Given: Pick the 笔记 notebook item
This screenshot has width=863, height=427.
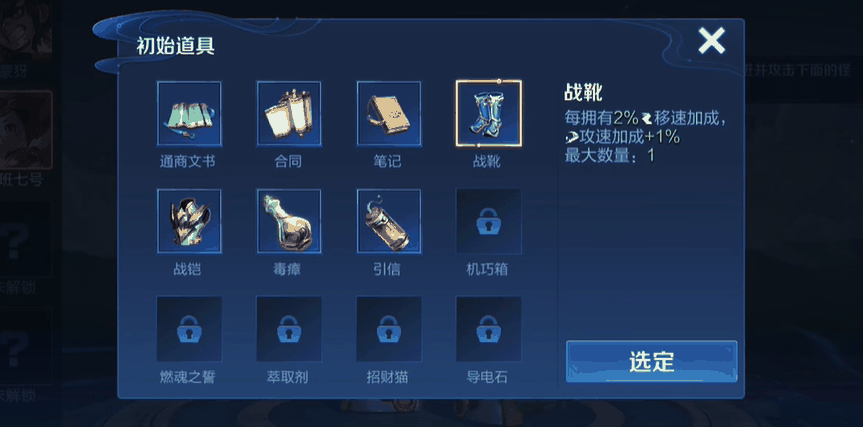Looking at the screenshot, I should [x=389, y=114].
